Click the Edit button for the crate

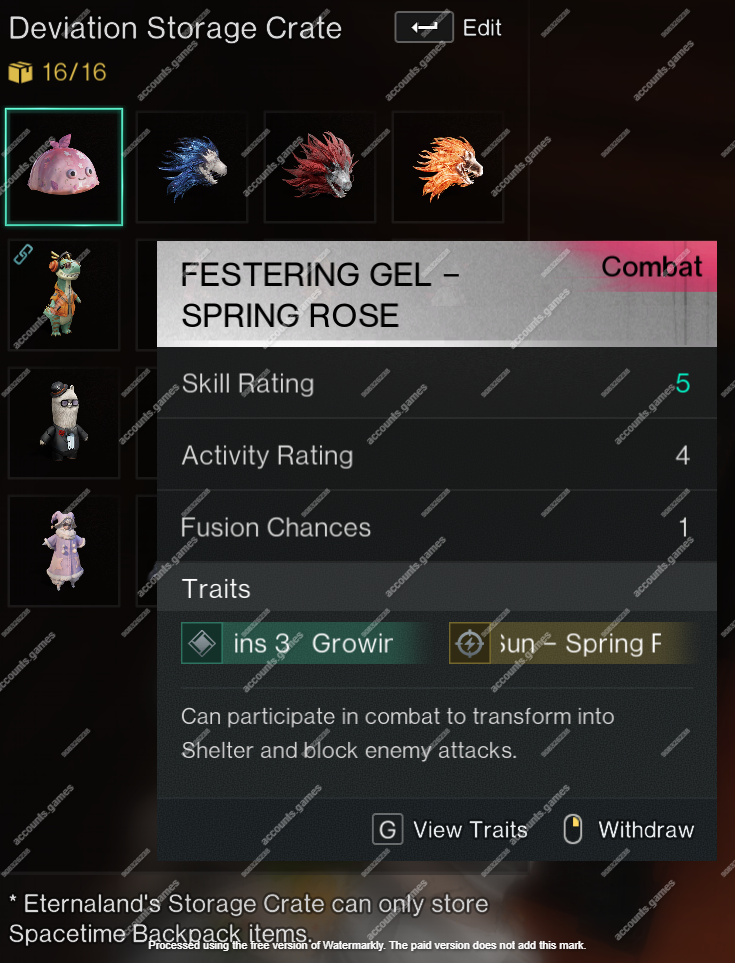pyautogui.click(x=448, y=28)
